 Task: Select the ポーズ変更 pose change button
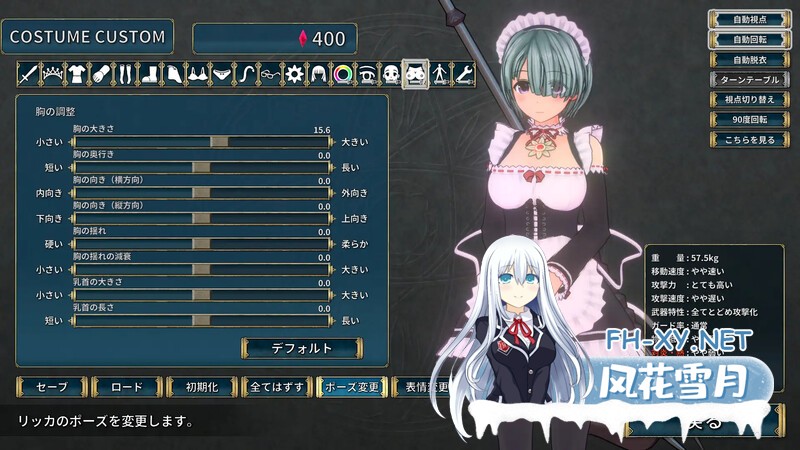click(x=350, y=387)
